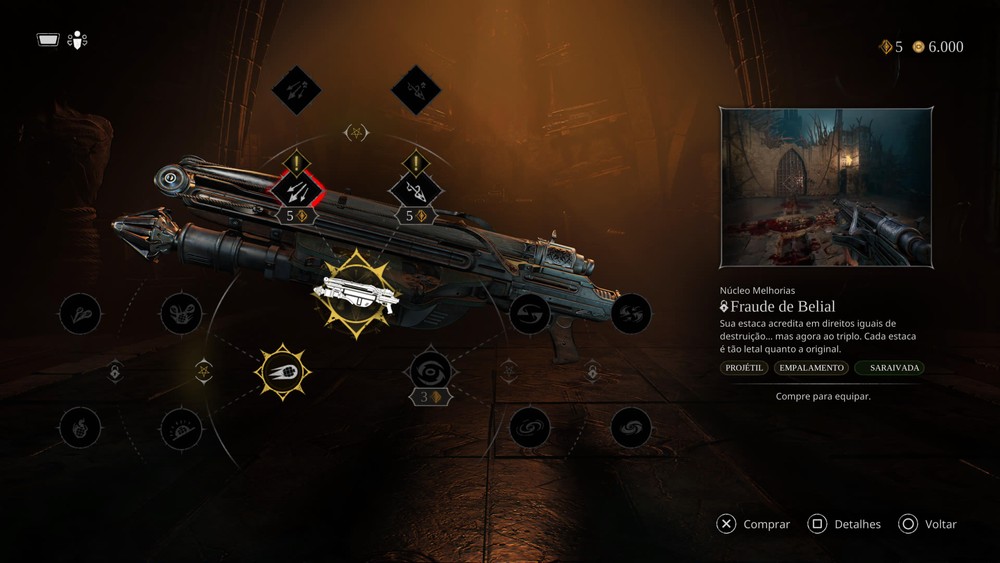1000x563 pixels.
Task: Select the central weapon core node
Action: pos(356,293)
